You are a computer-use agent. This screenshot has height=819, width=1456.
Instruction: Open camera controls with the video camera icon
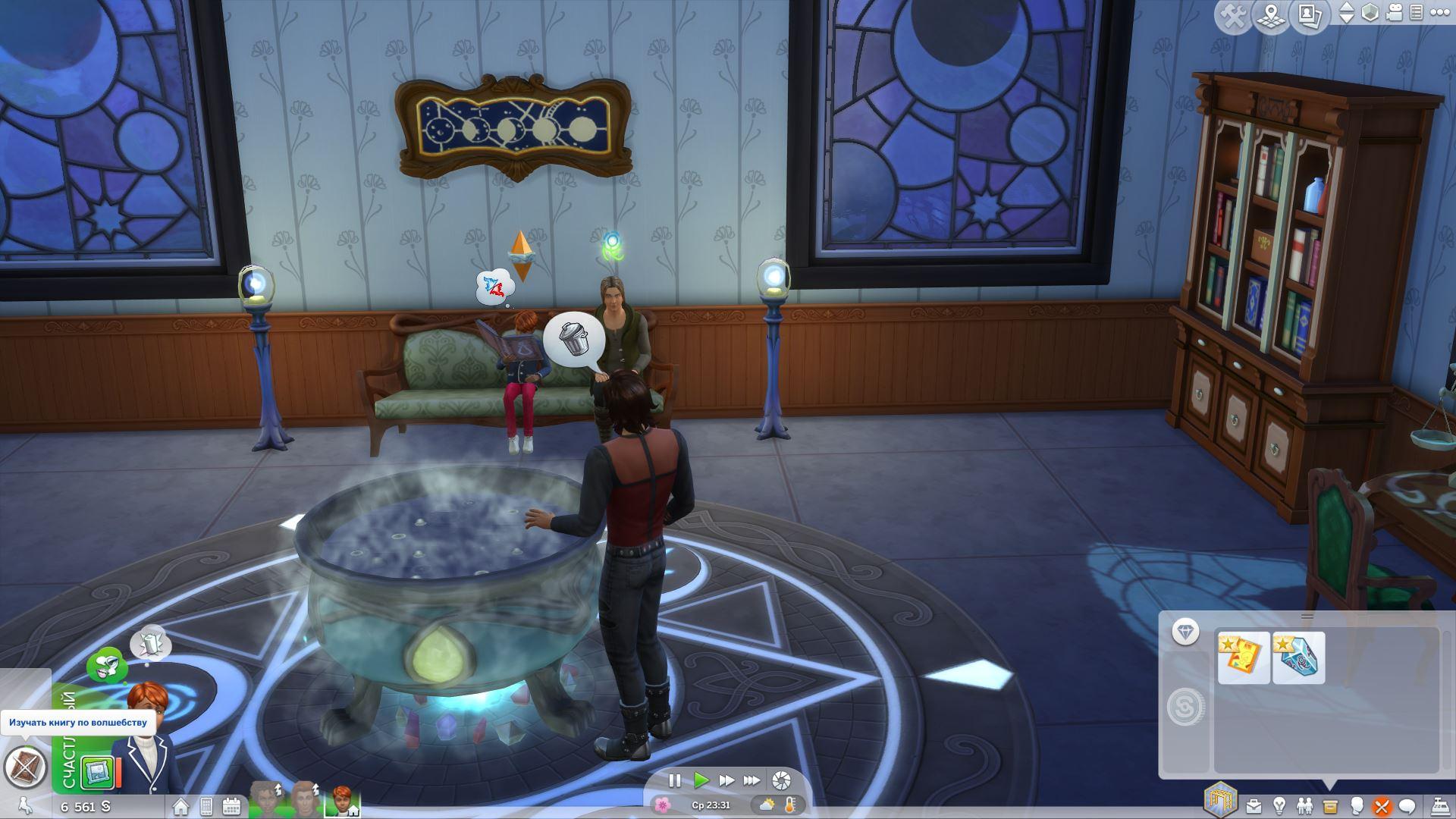click(1395, 13)
